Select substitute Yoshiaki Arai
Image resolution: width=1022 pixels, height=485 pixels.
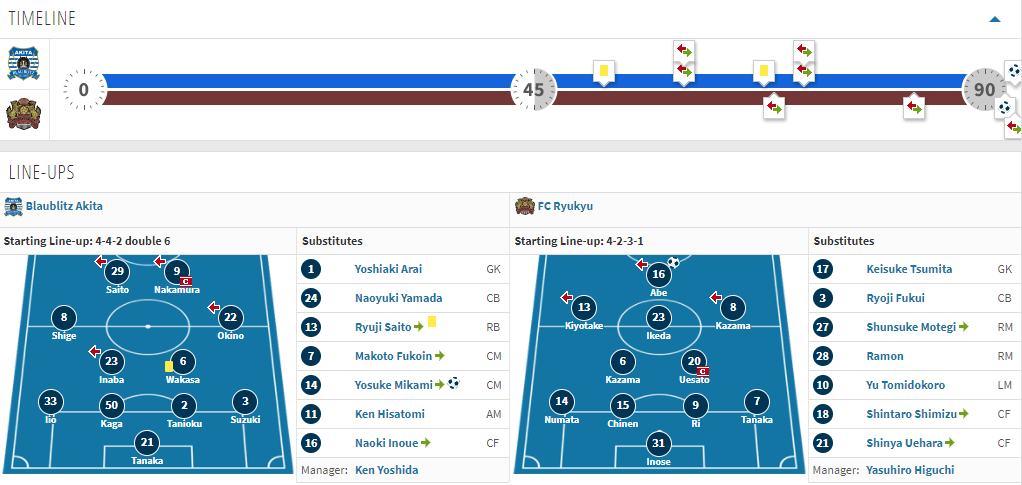coord(386,269)
